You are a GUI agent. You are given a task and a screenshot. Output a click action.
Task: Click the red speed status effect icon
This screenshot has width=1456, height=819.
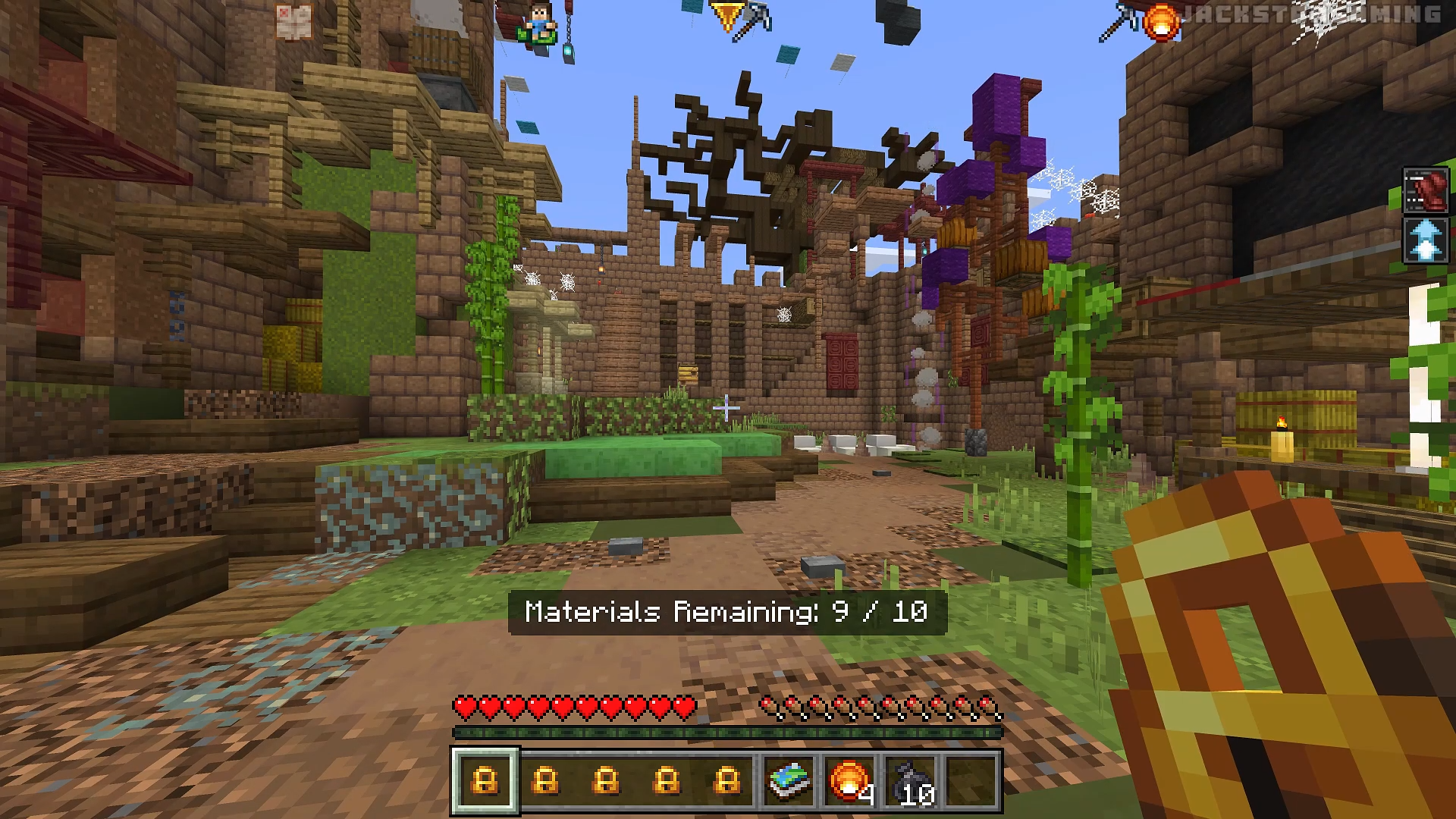(x=1426, y=190)
